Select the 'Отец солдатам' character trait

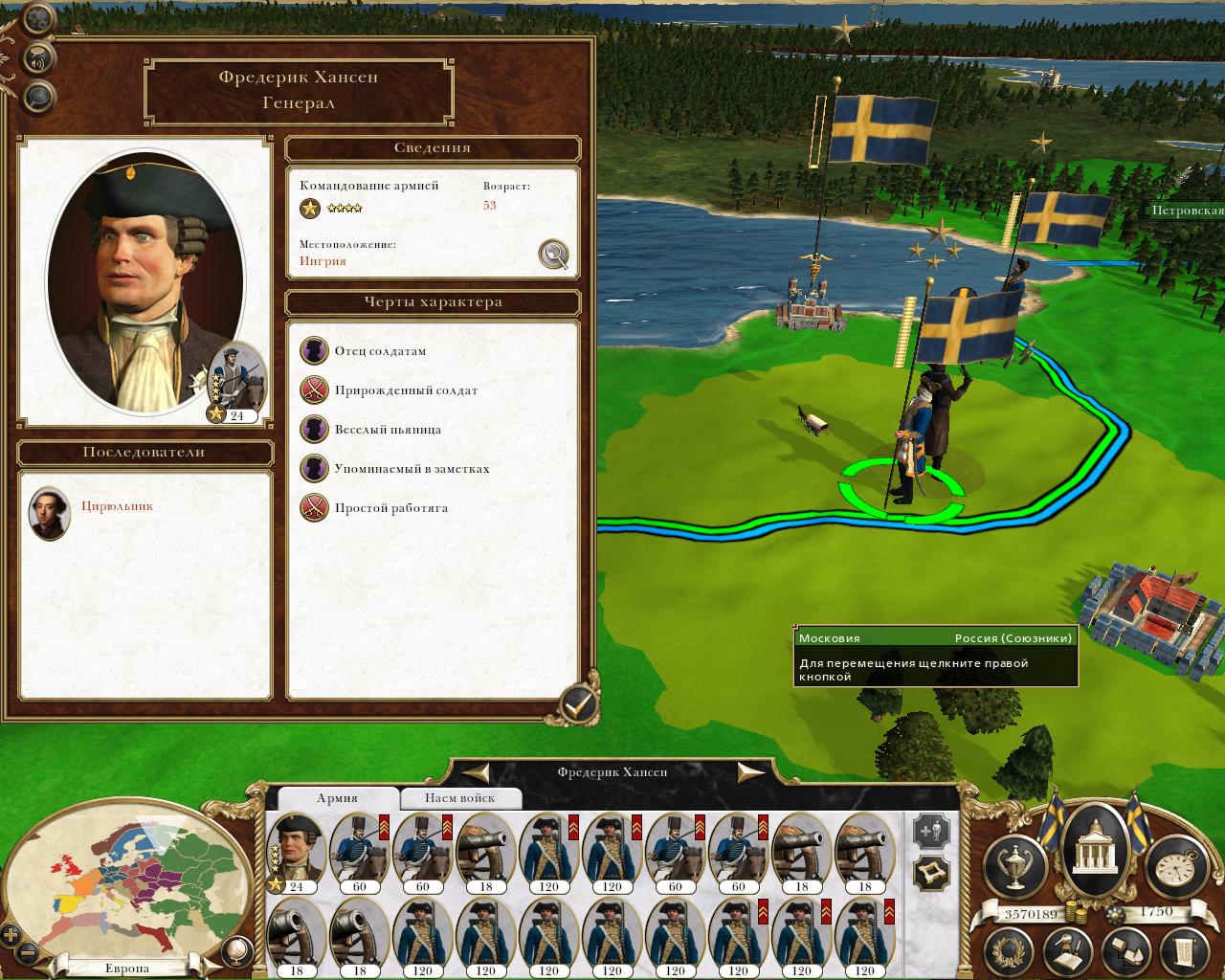(380, 351)
